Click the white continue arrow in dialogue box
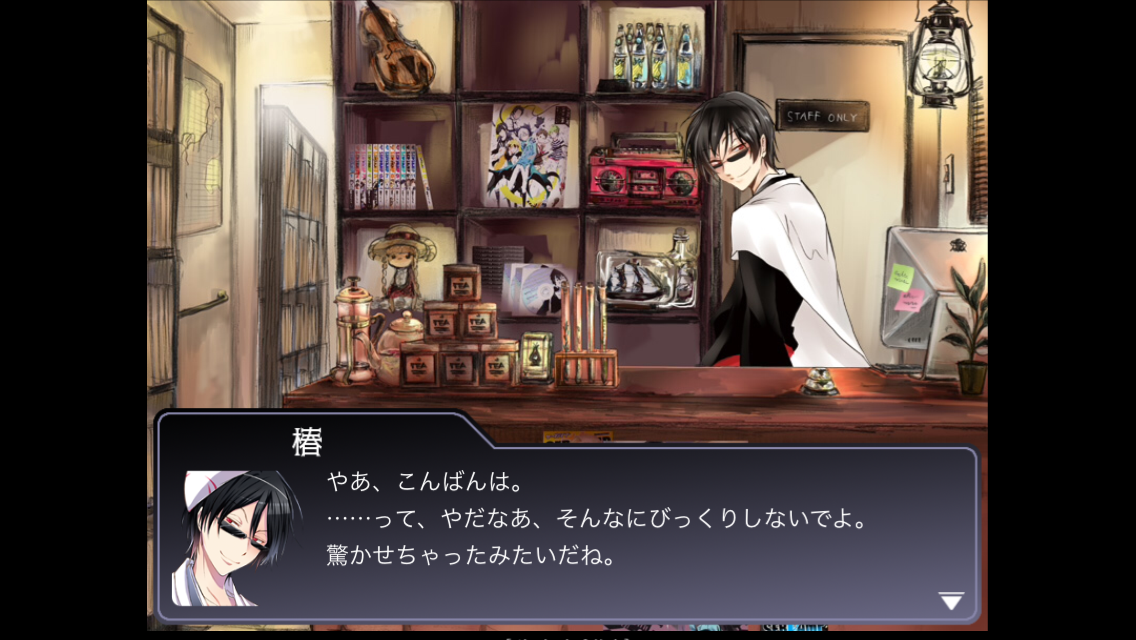This screenshot has height=640, width=1136. coord(950,601)
